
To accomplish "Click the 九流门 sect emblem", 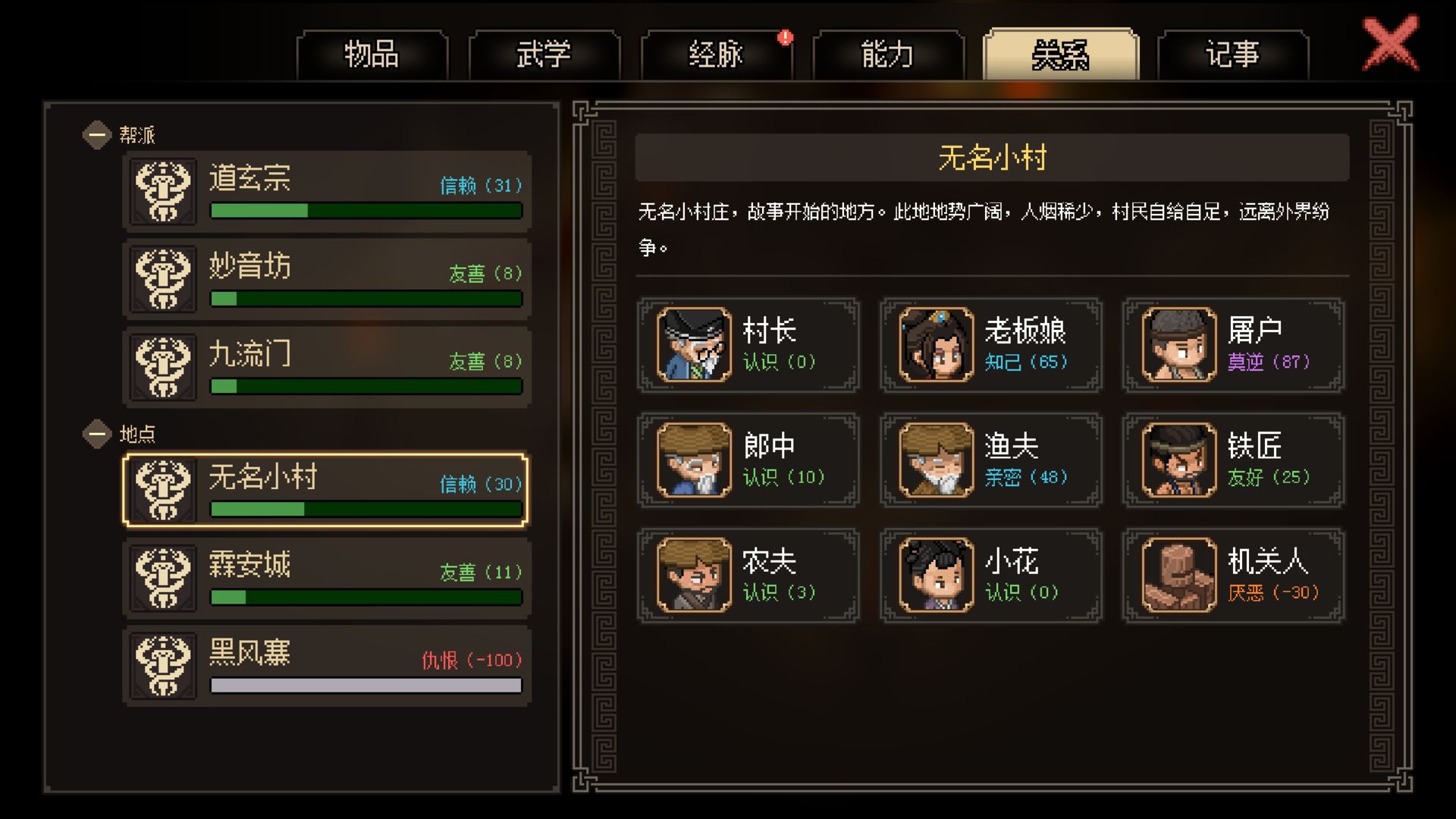I will 162,366.
